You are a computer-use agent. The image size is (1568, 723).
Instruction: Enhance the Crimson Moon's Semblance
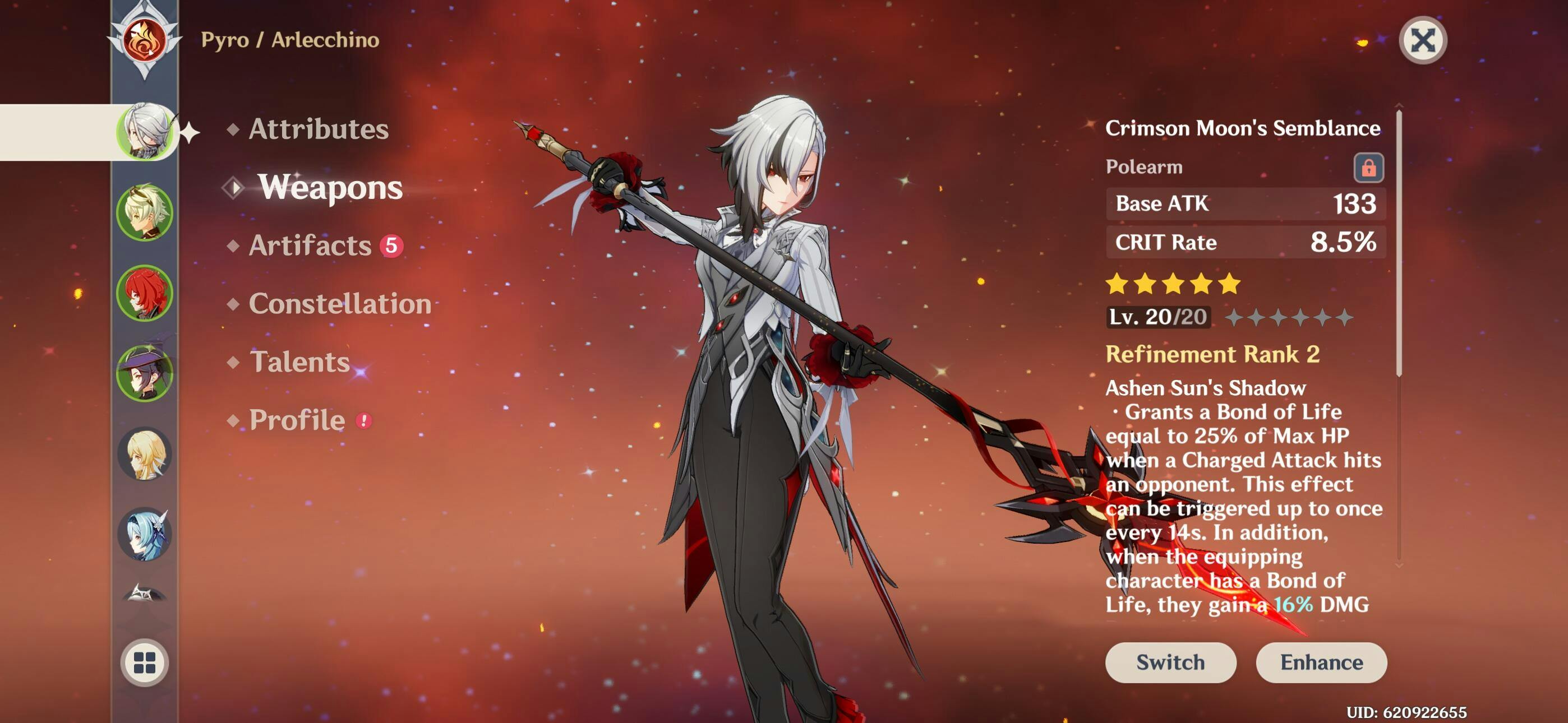tap(1320, 662)
